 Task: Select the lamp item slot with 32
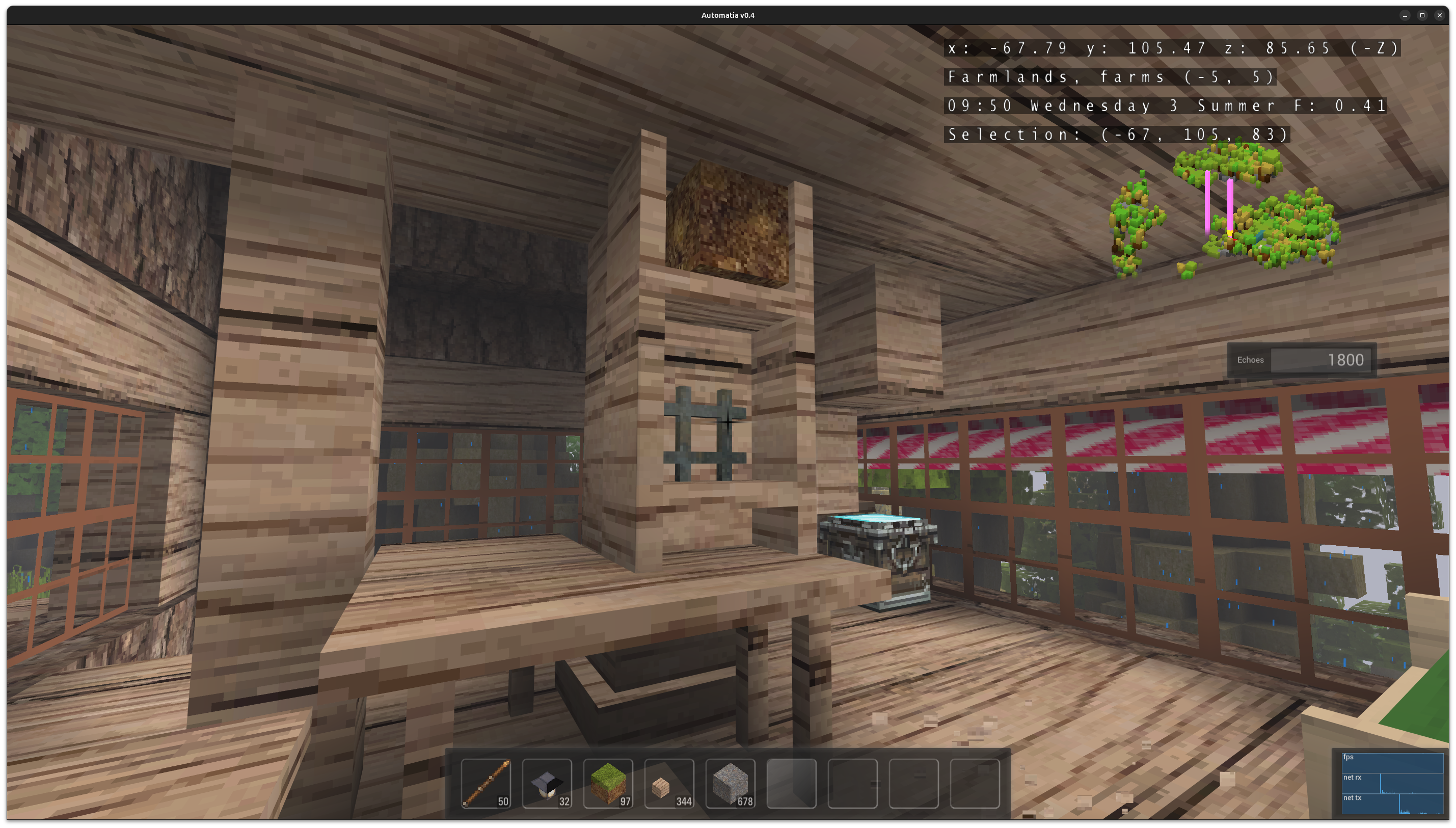[x=547, y=783]
